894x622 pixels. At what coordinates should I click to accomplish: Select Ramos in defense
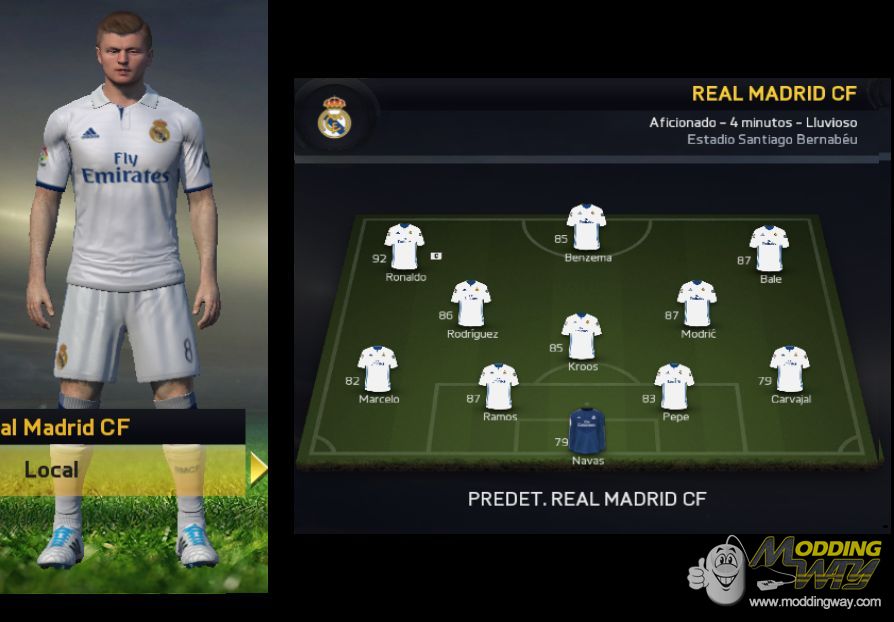pos(498,387)
